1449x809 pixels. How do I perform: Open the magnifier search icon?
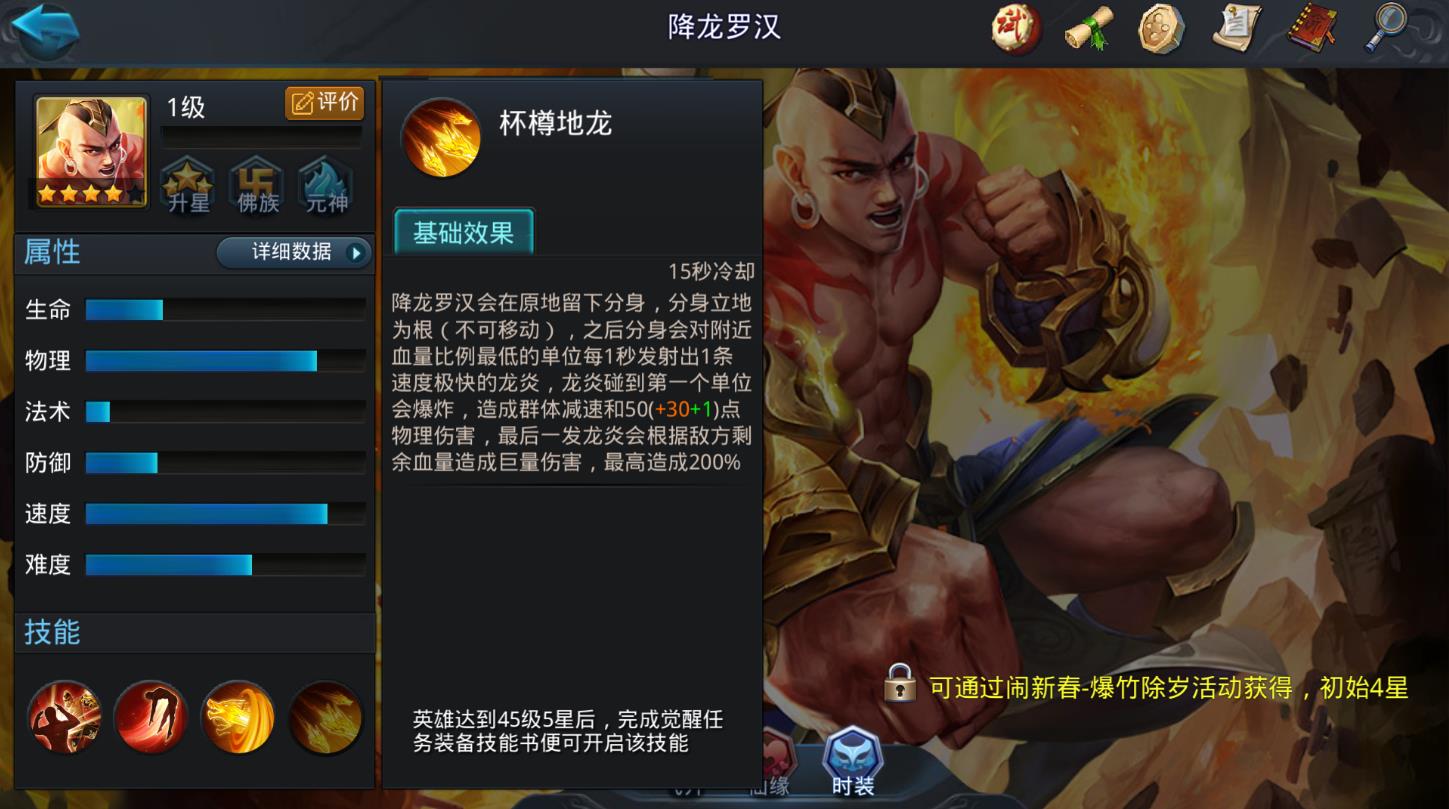coord(1388,30)
